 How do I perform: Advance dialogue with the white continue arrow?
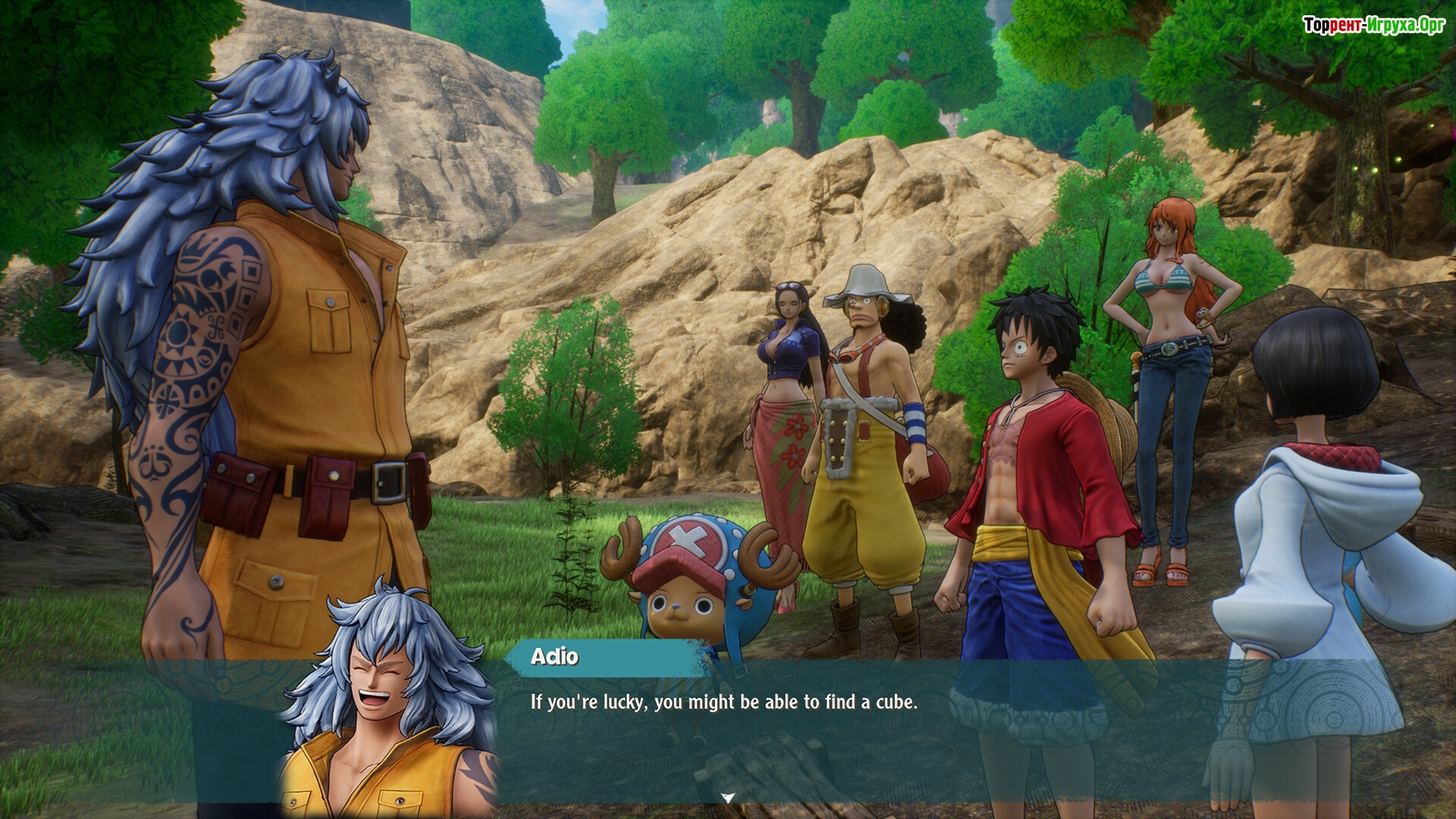pos(728,797)
